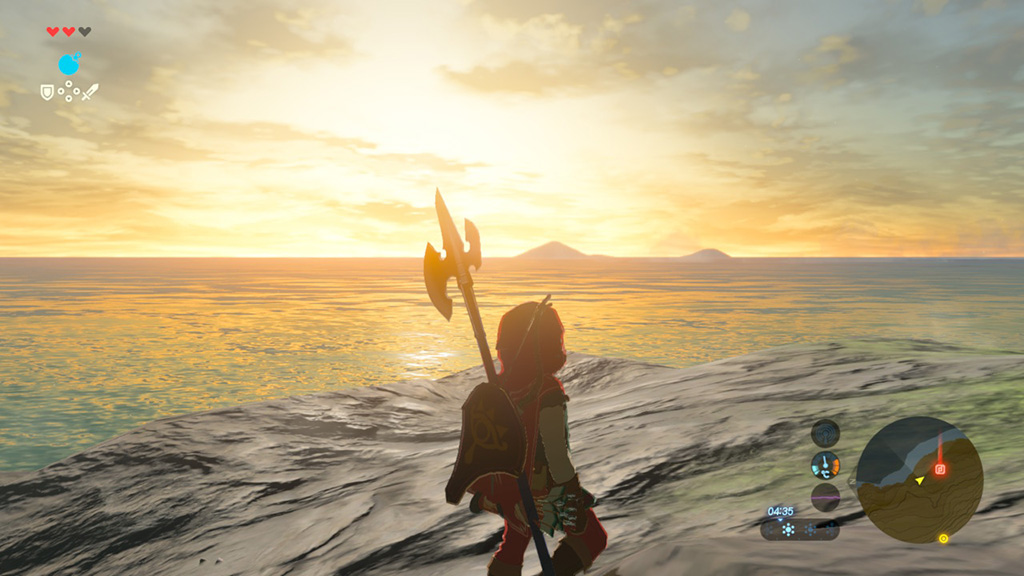Screen dimensions: 1024x576
Task: Select the blue Remote Bomb rune icon
Action: point(68,65)
